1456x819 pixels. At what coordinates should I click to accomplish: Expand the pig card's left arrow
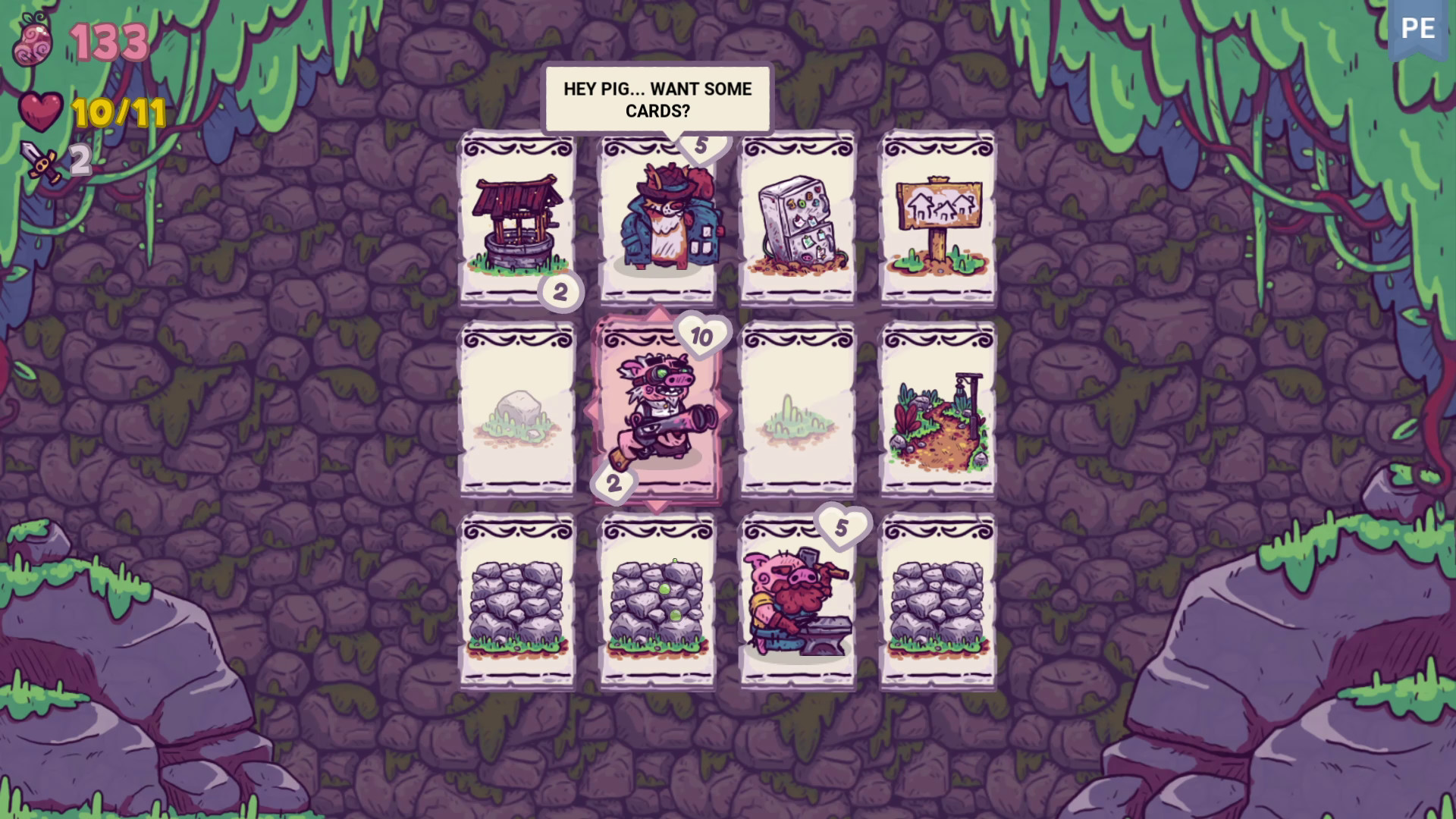point(592,413)
